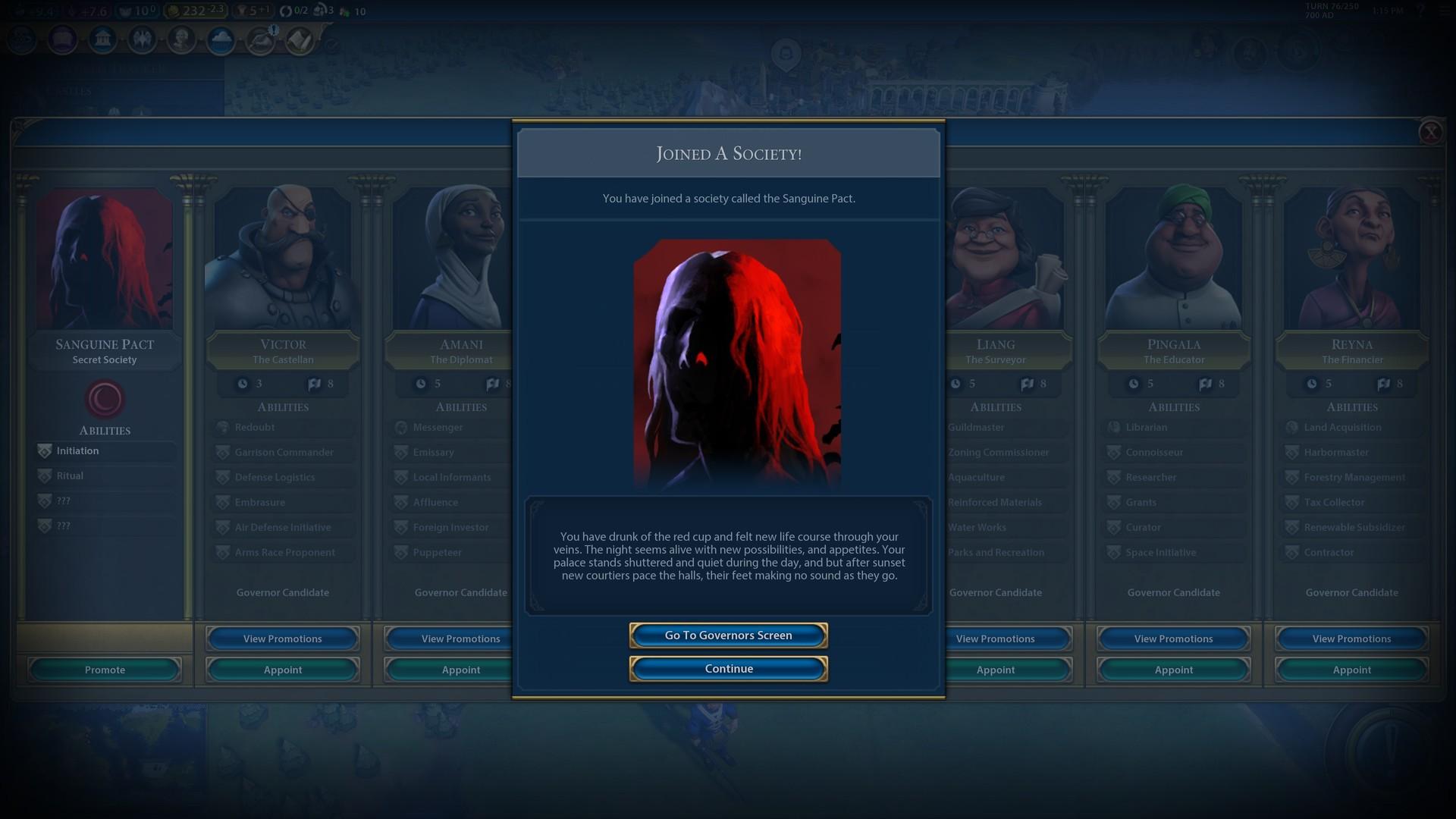
Task: Open the Government screen
Action: 103,39
